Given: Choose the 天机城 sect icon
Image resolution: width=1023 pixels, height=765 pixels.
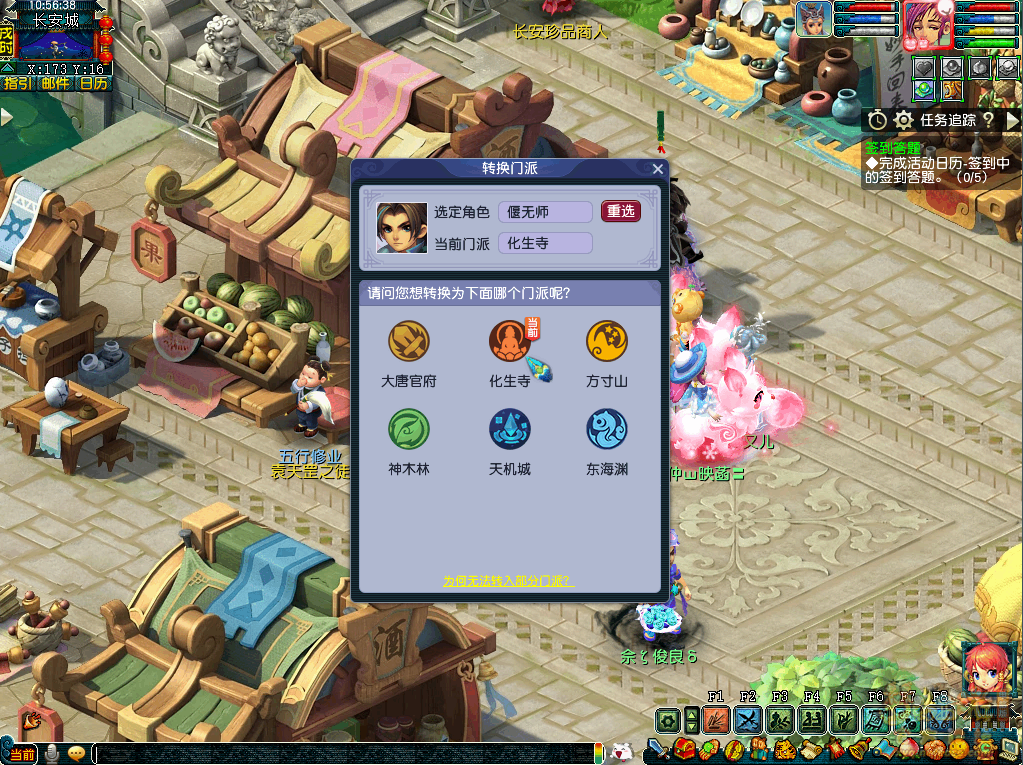Looking at the screenshot, I should [510, 429].
